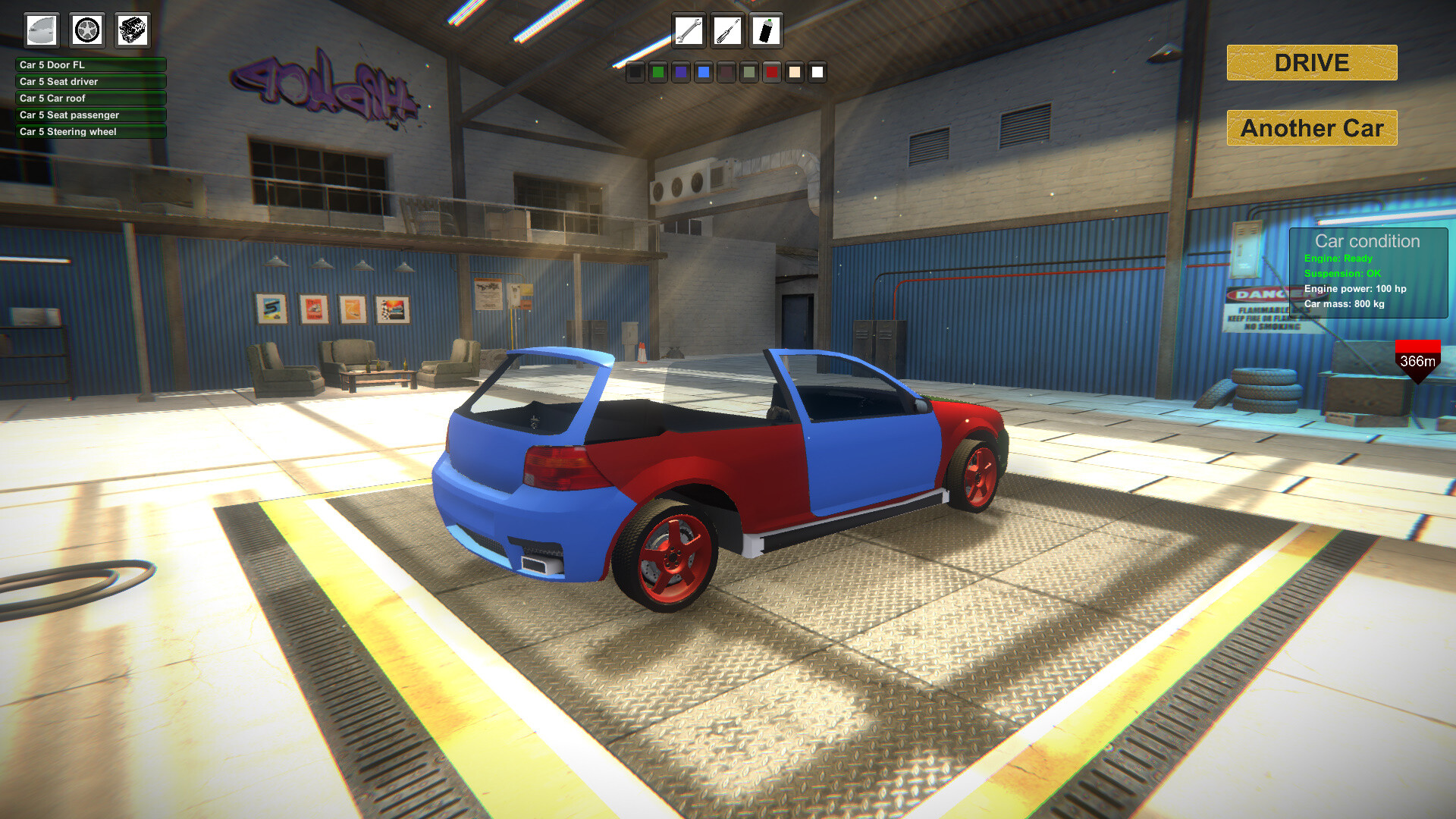
Task: Select Car 5 Car roof entry
Action: [x=90, y=99]
